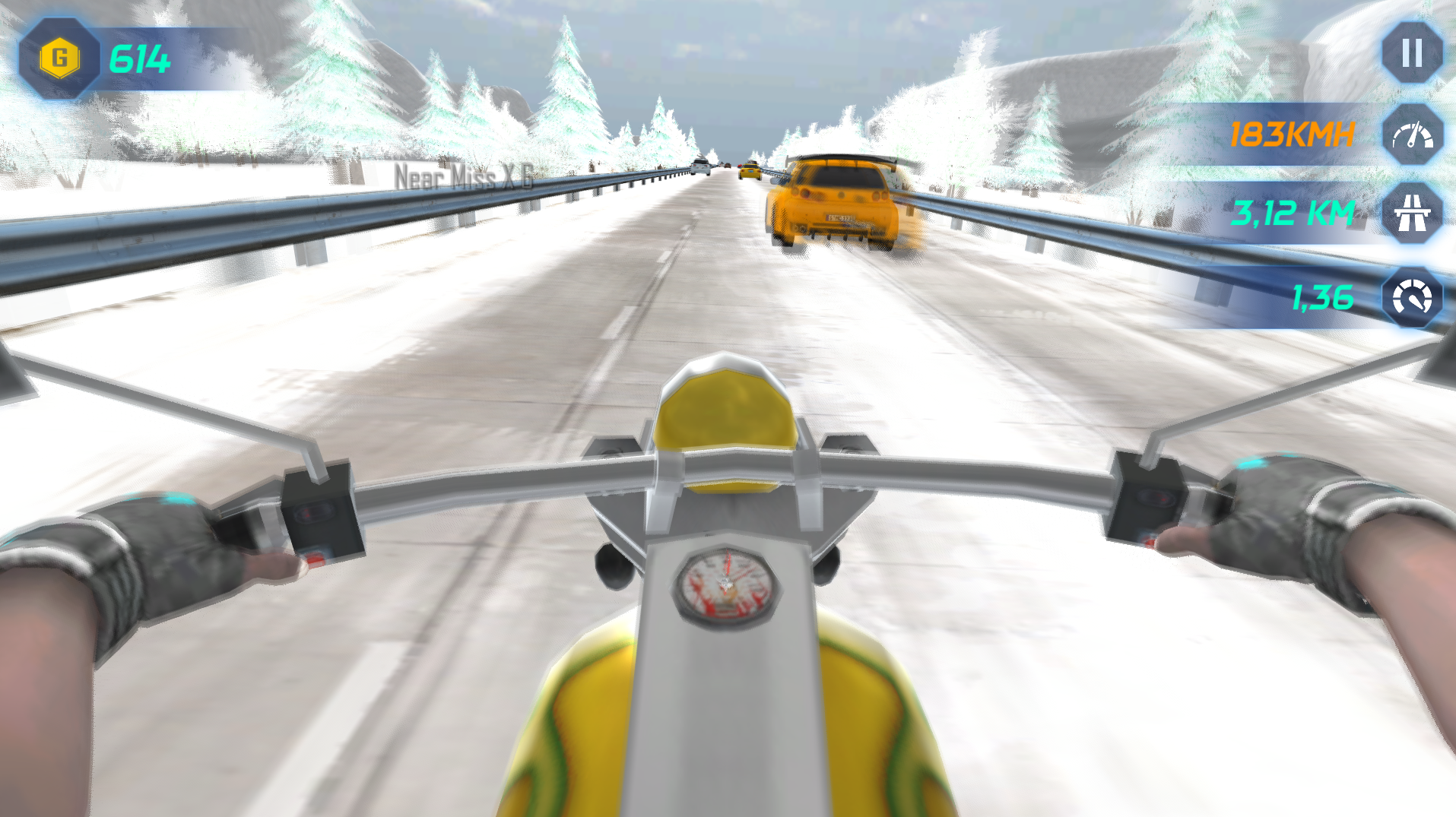This screenshot has height=817, width=1456.
Task: Tap the left guardrail
Action: 190,228
